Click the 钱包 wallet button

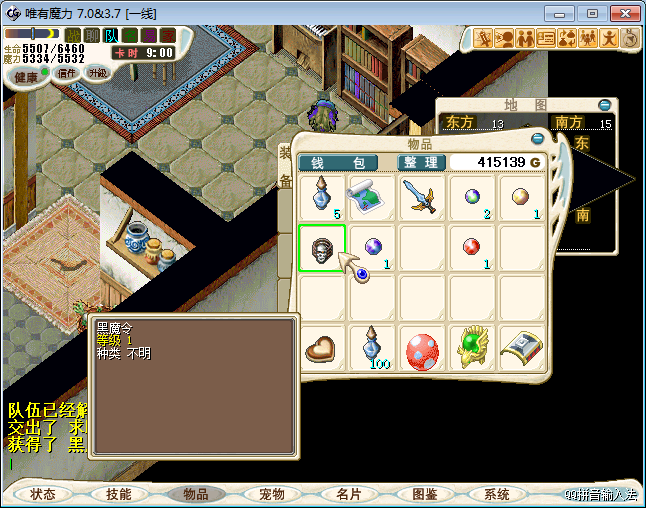point(338,162)
